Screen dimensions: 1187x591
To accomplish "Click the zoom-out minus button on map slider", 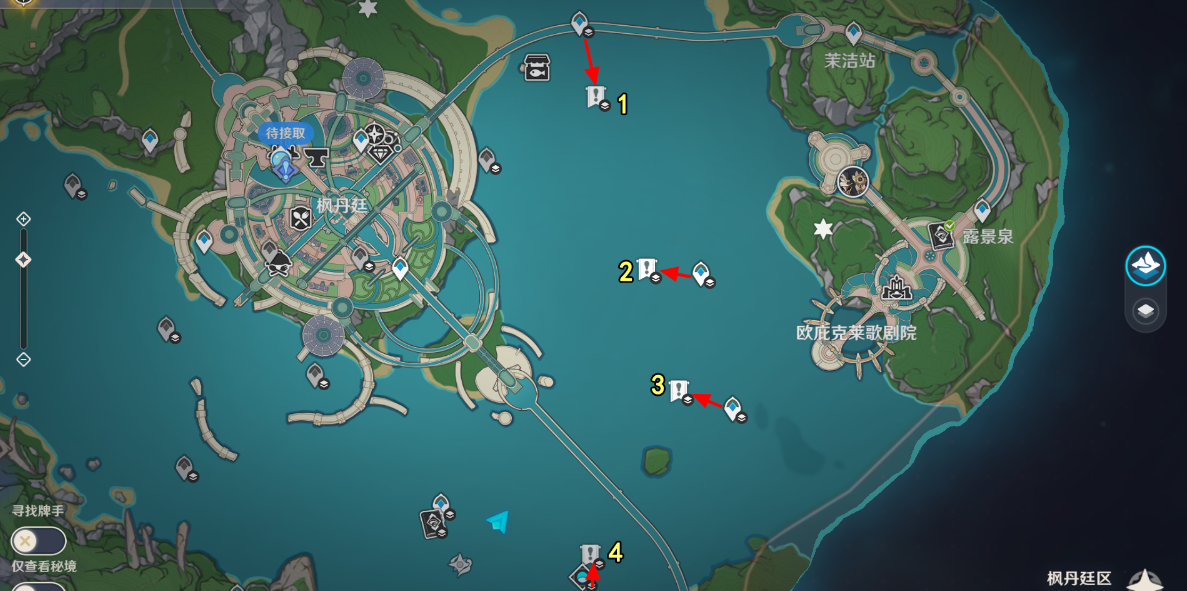I will pyautogui.click(x=24, y=359).
